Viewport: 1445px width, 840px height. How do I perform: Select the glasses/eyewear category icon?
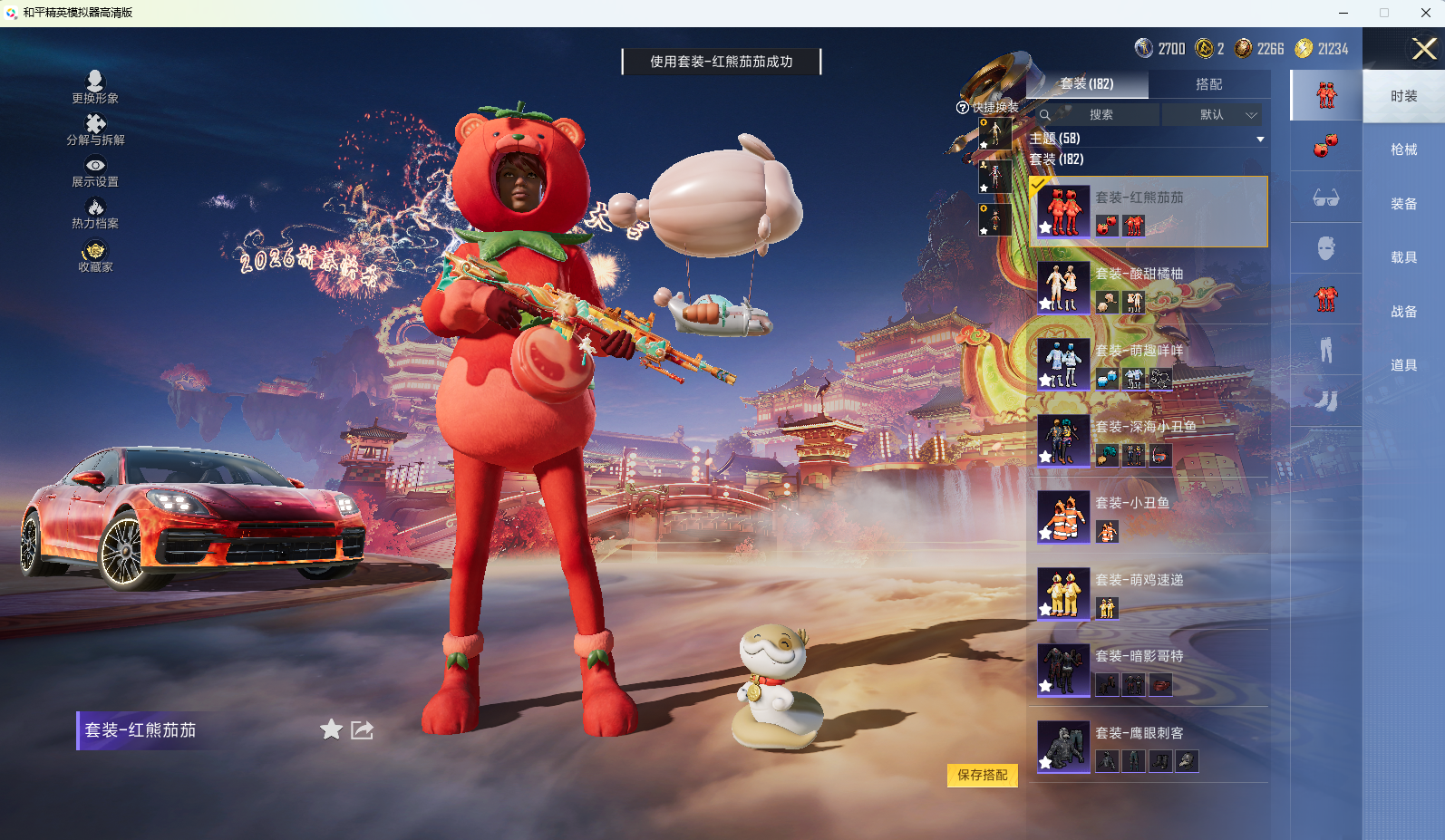tap(1325, 198)
